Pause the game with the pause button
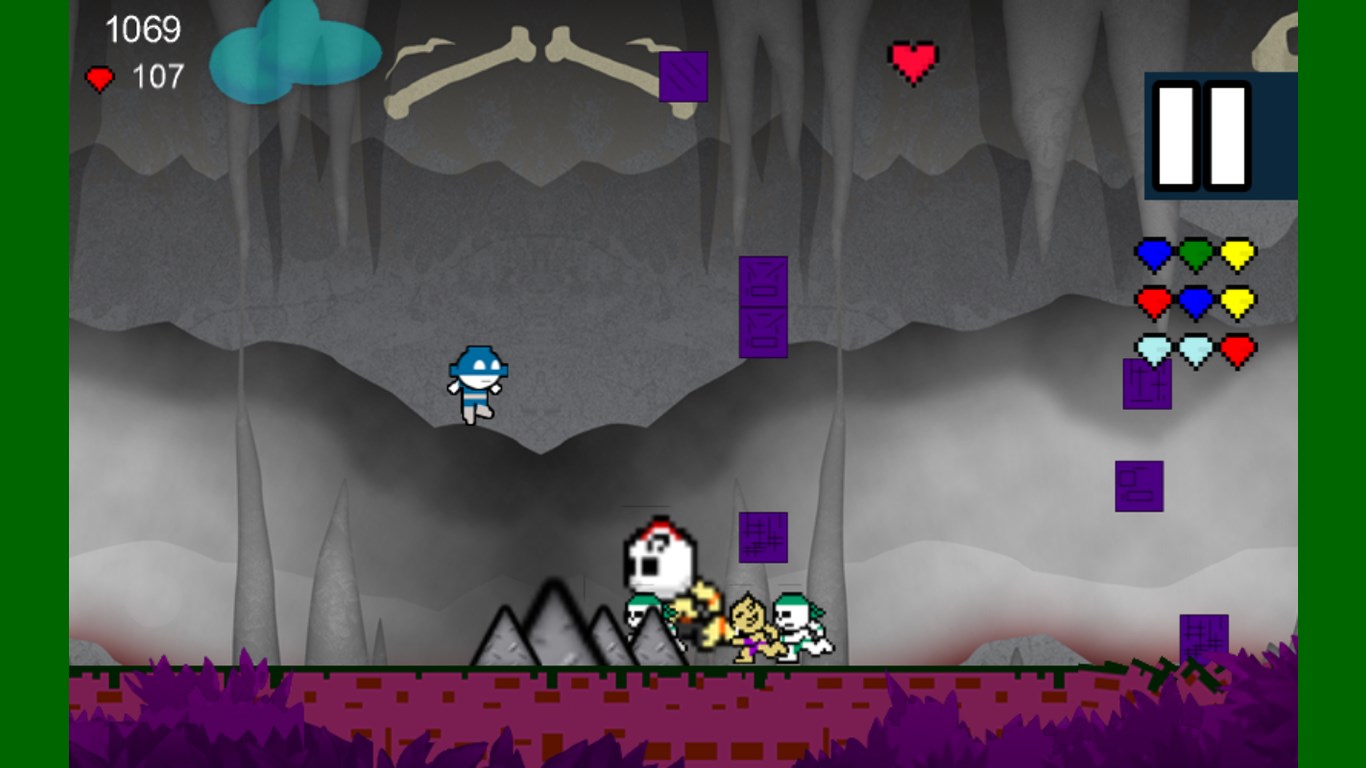 pos(1202,136)
